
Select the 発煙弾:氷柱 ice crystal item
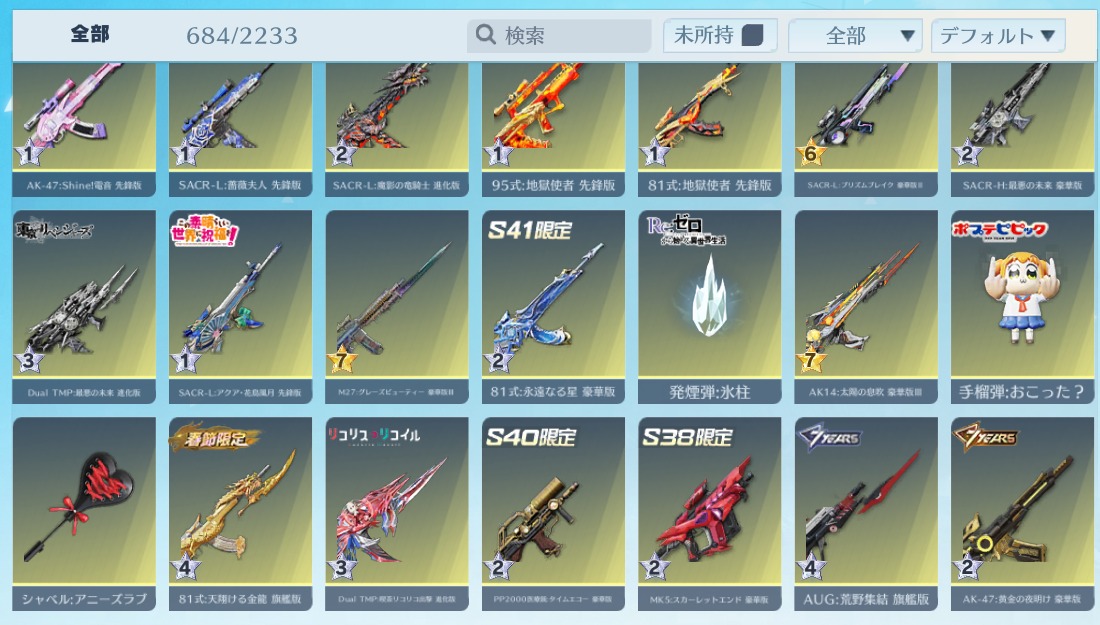(x=710, y=305)
